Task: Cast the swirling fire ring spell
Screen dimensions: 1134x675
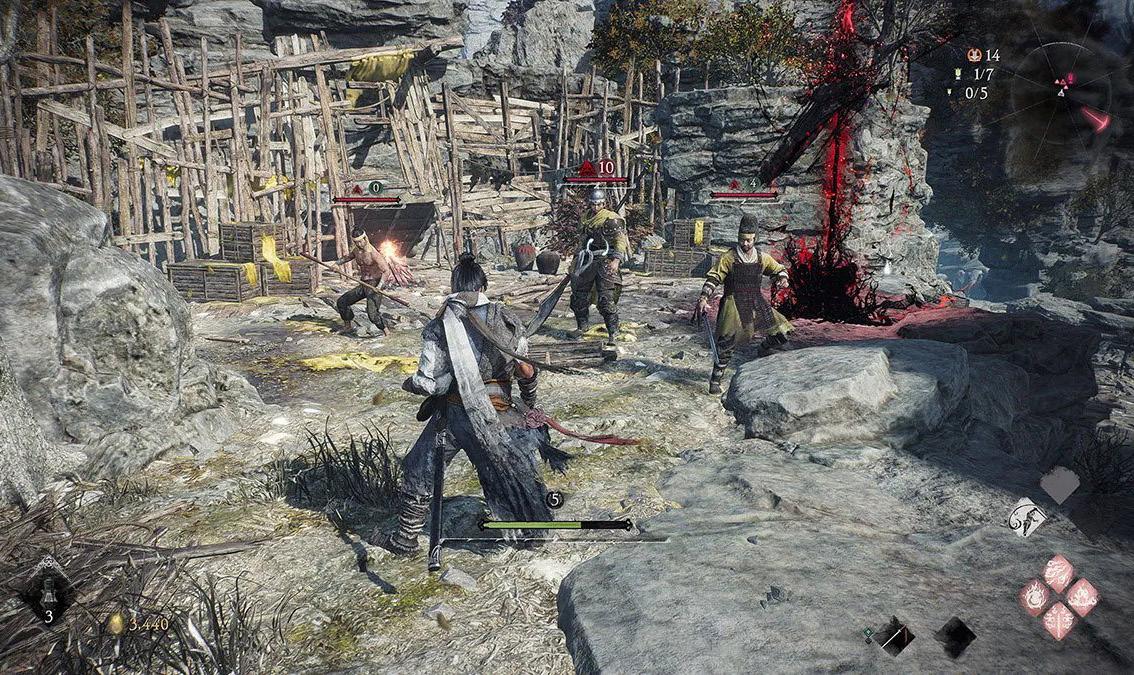Action: tap(1035, 598)
